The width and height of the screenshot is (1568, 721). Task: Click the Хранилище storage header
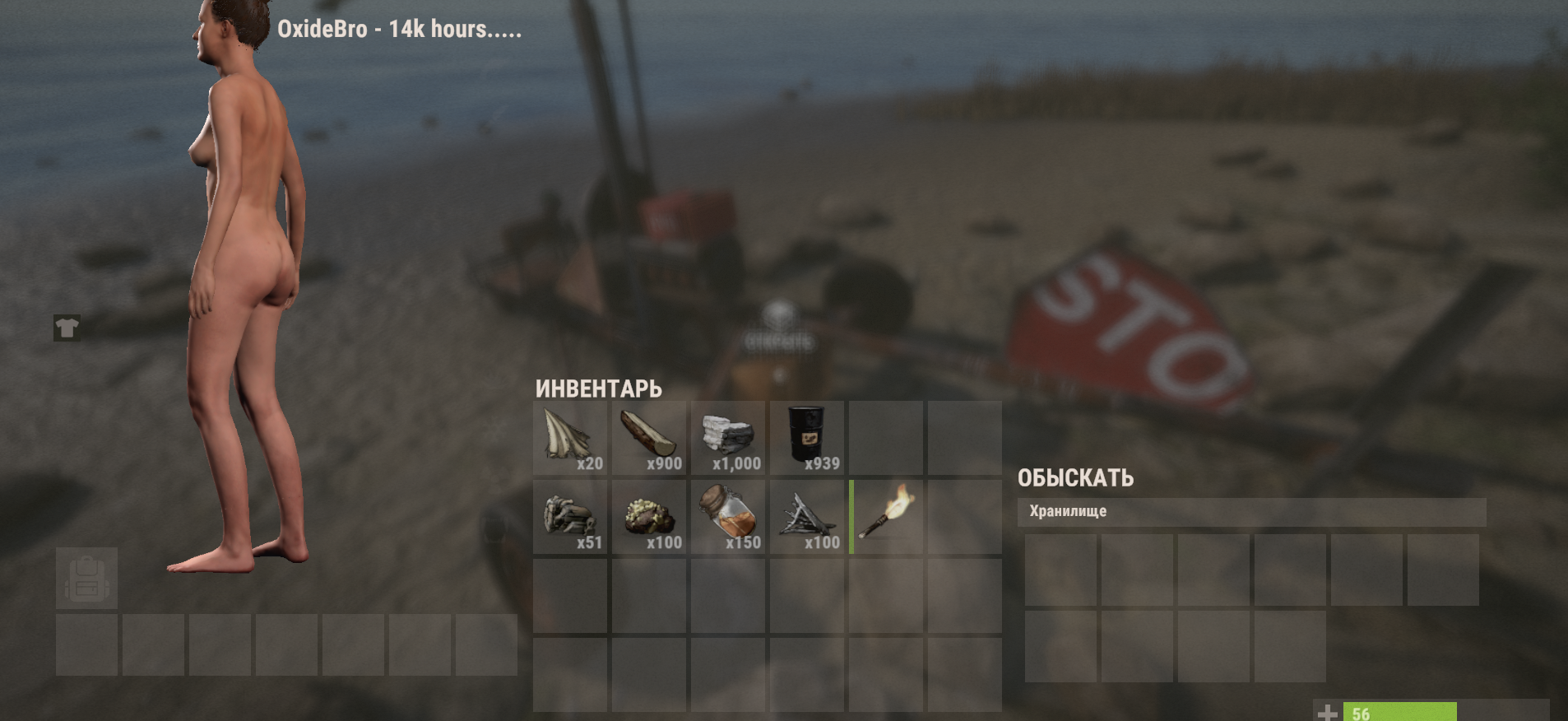pyautogui.click(x=1250, y=511)
